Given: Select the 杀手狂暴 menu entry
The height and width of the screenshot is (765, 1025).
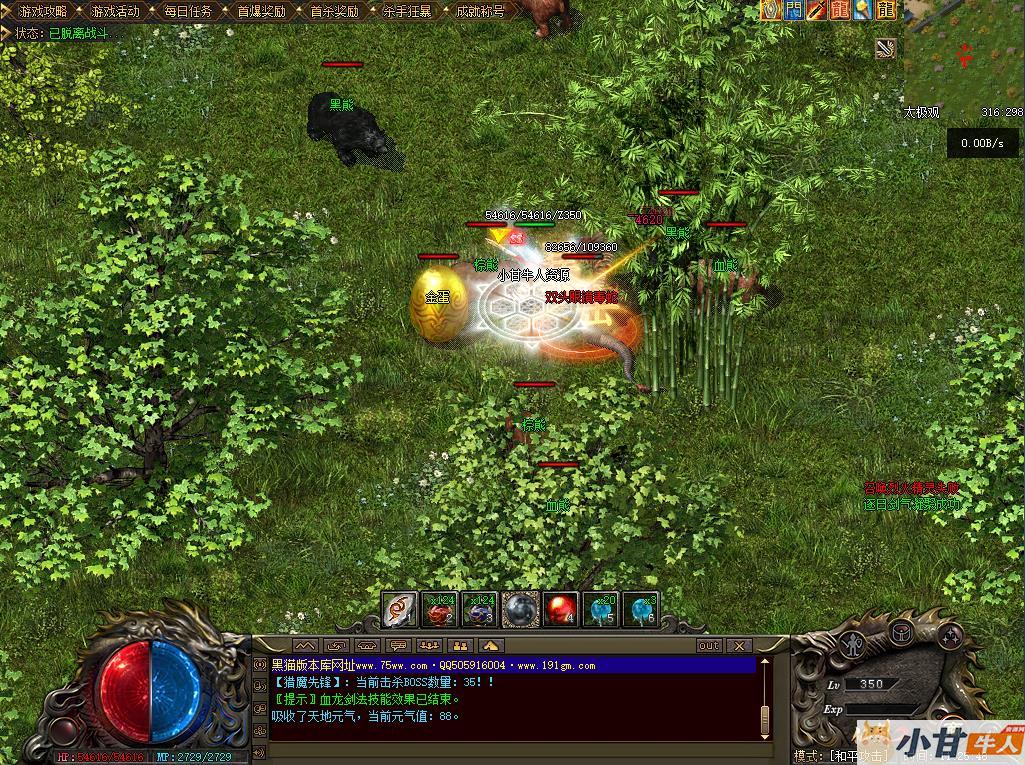Looking at the screenshot, I should [407, 12].
